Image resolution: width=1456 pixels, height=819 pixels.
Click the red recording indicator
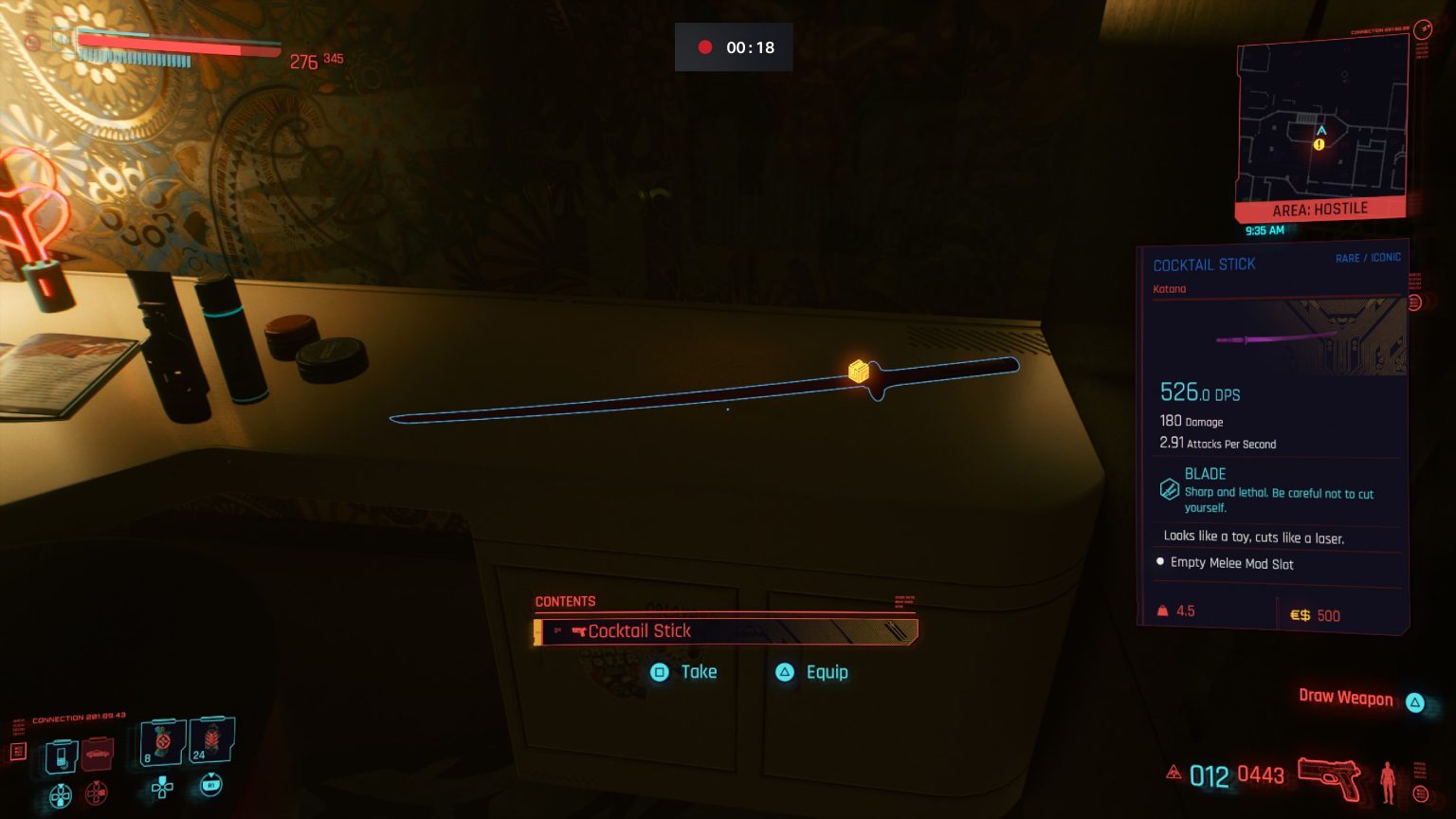pyautogui.click(x=705, y=47)
